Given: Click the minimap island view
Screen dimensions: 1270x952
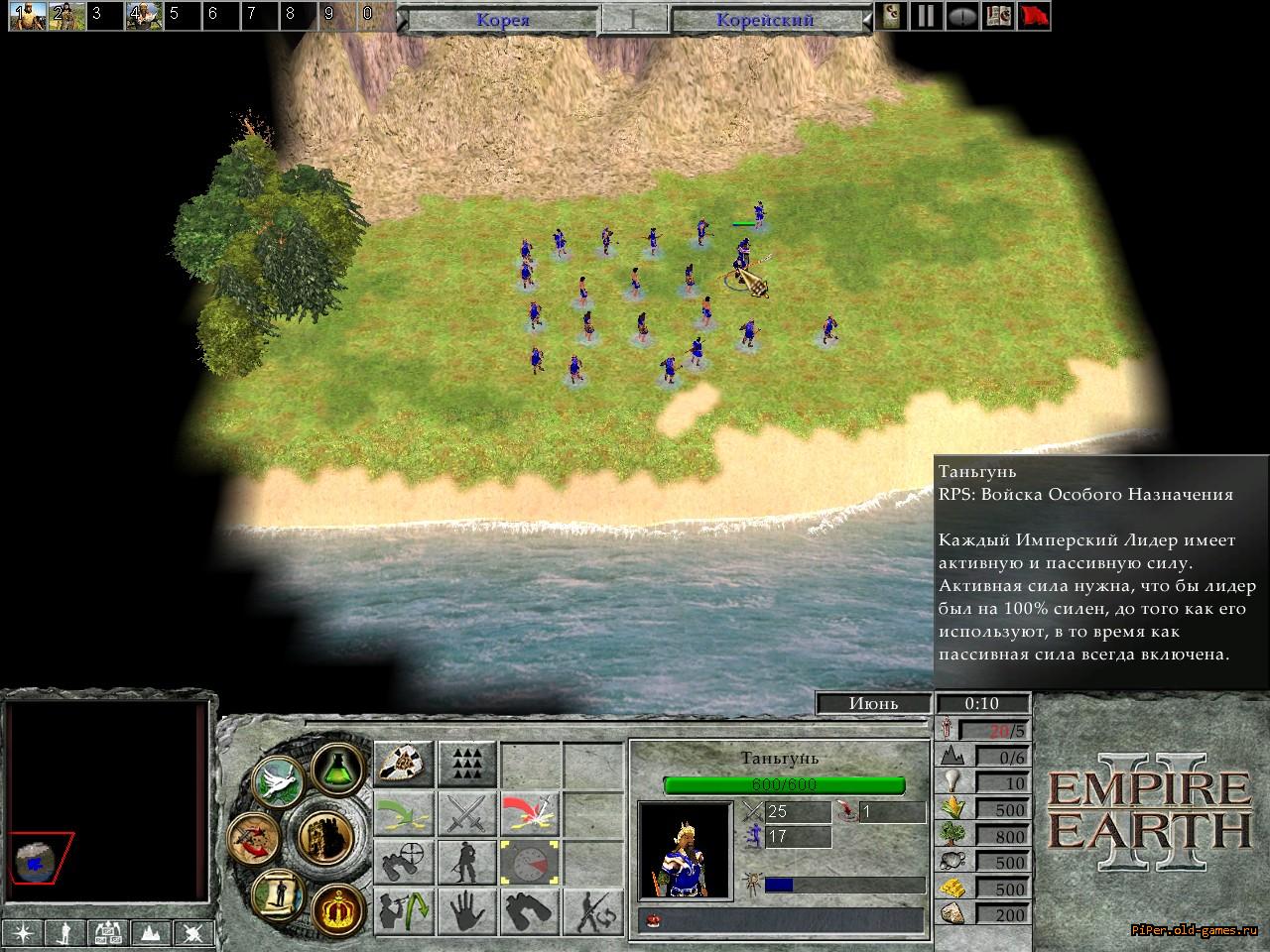Looking at the screenshot, I should pos(42,860).
